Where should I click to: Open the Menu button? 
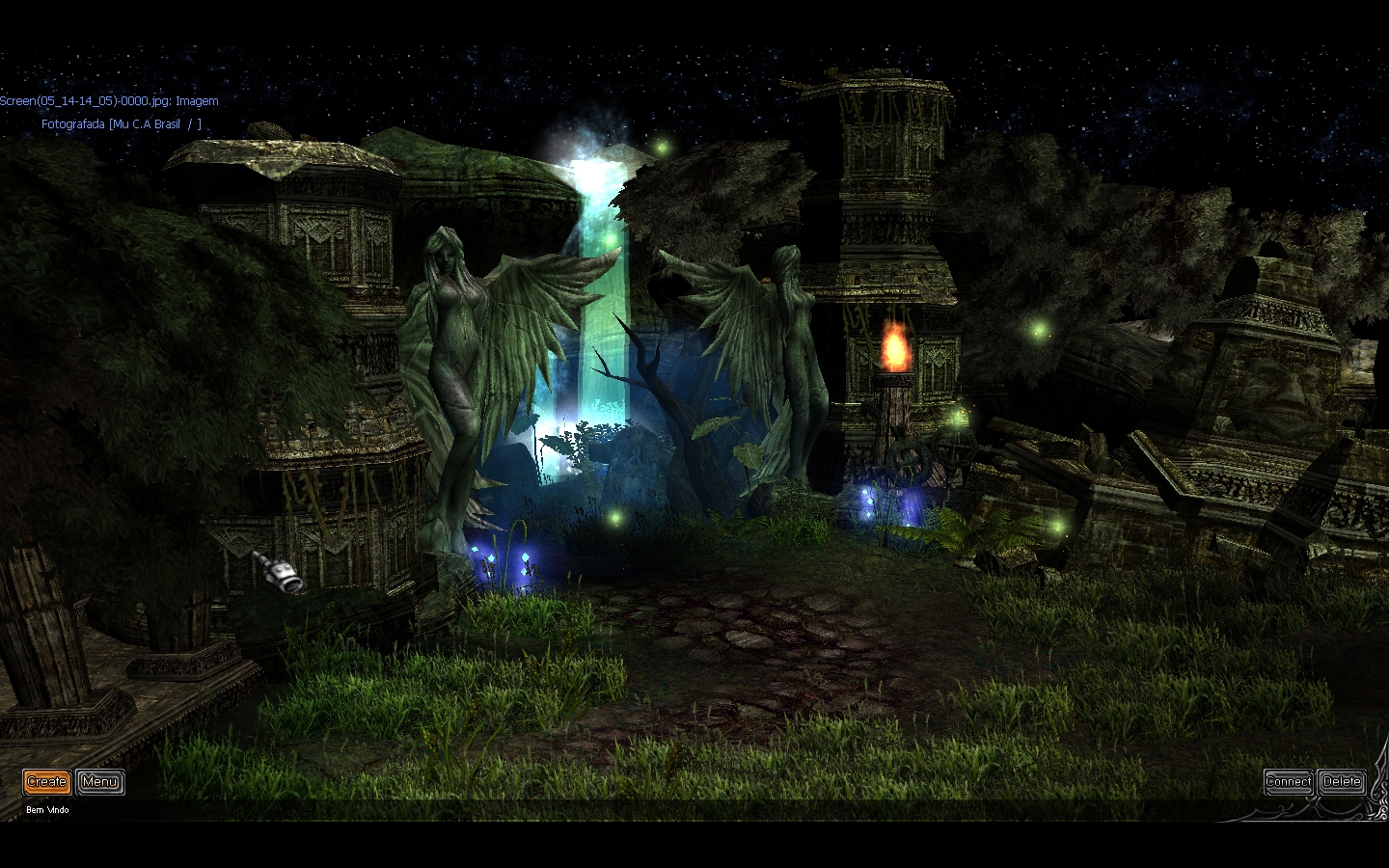(100, 781)
